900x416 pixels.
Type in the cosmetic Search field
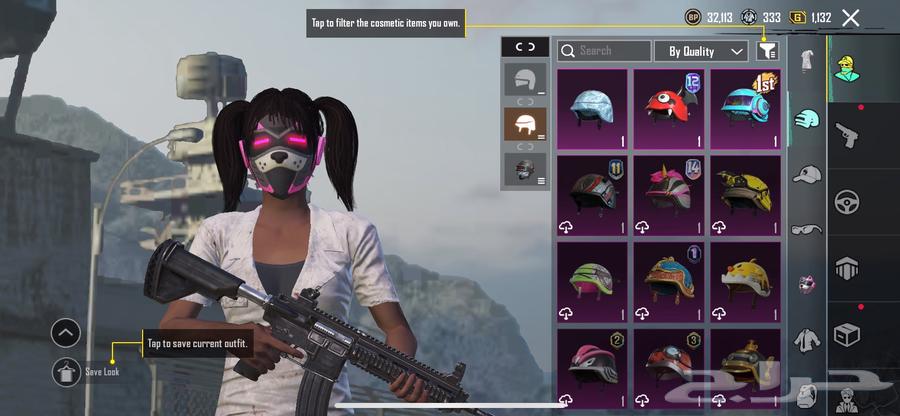coord(604,51)
